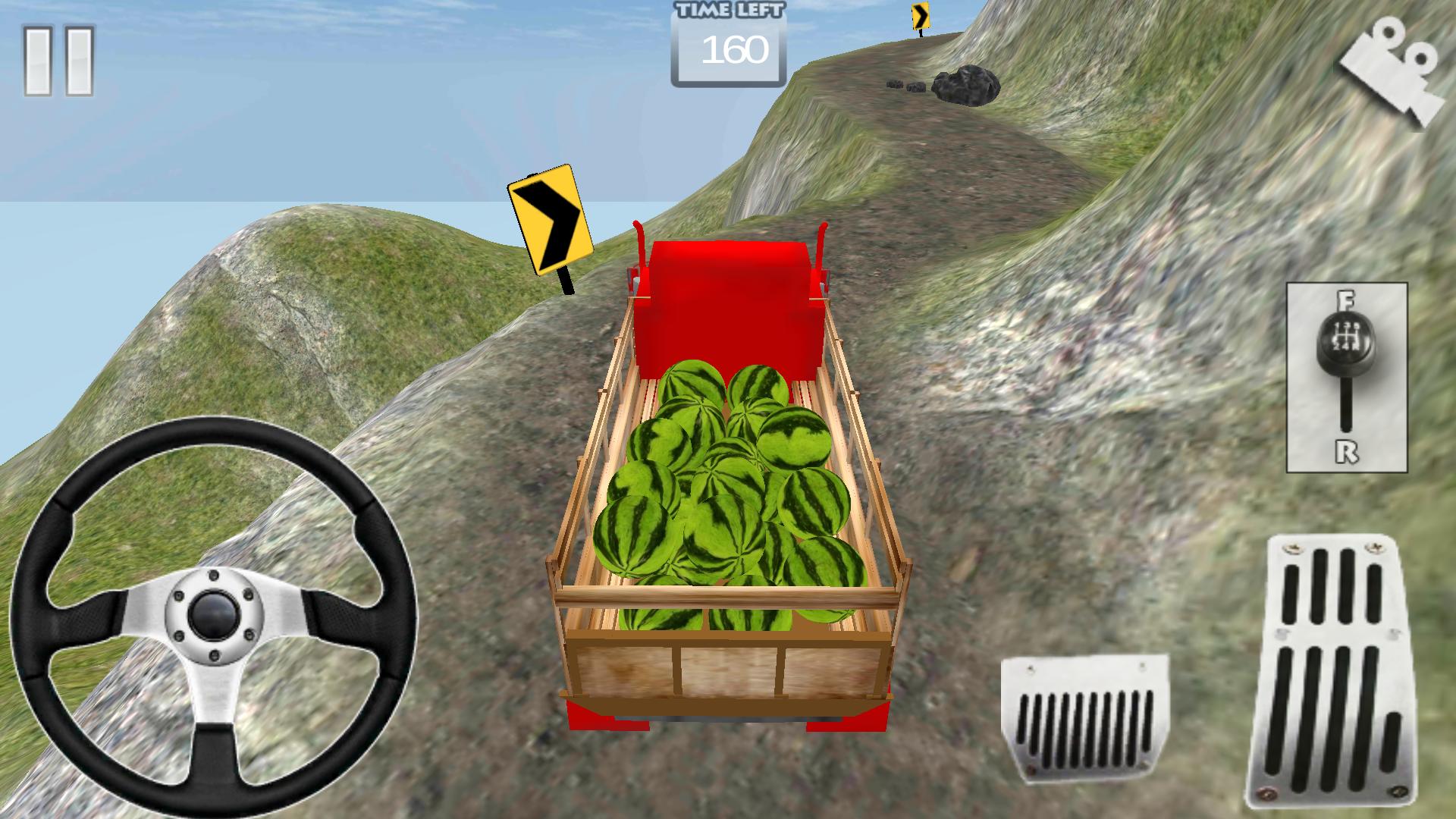This screenshot has width=1456, height=819.
Task: Tap the brake pedal
Action: [1084, 717]
